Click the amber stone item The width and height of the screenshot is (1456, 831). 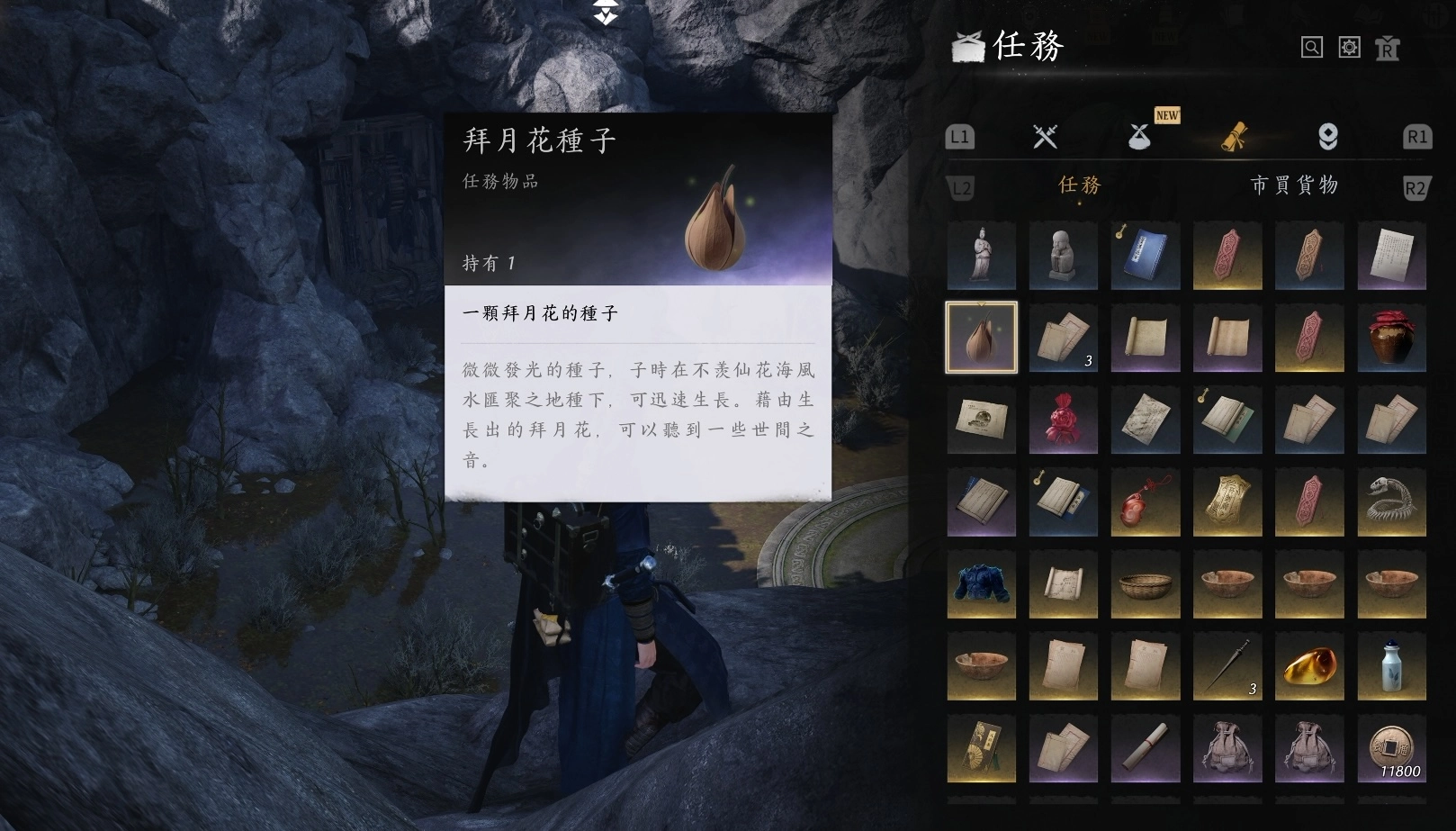(1308, 666)
